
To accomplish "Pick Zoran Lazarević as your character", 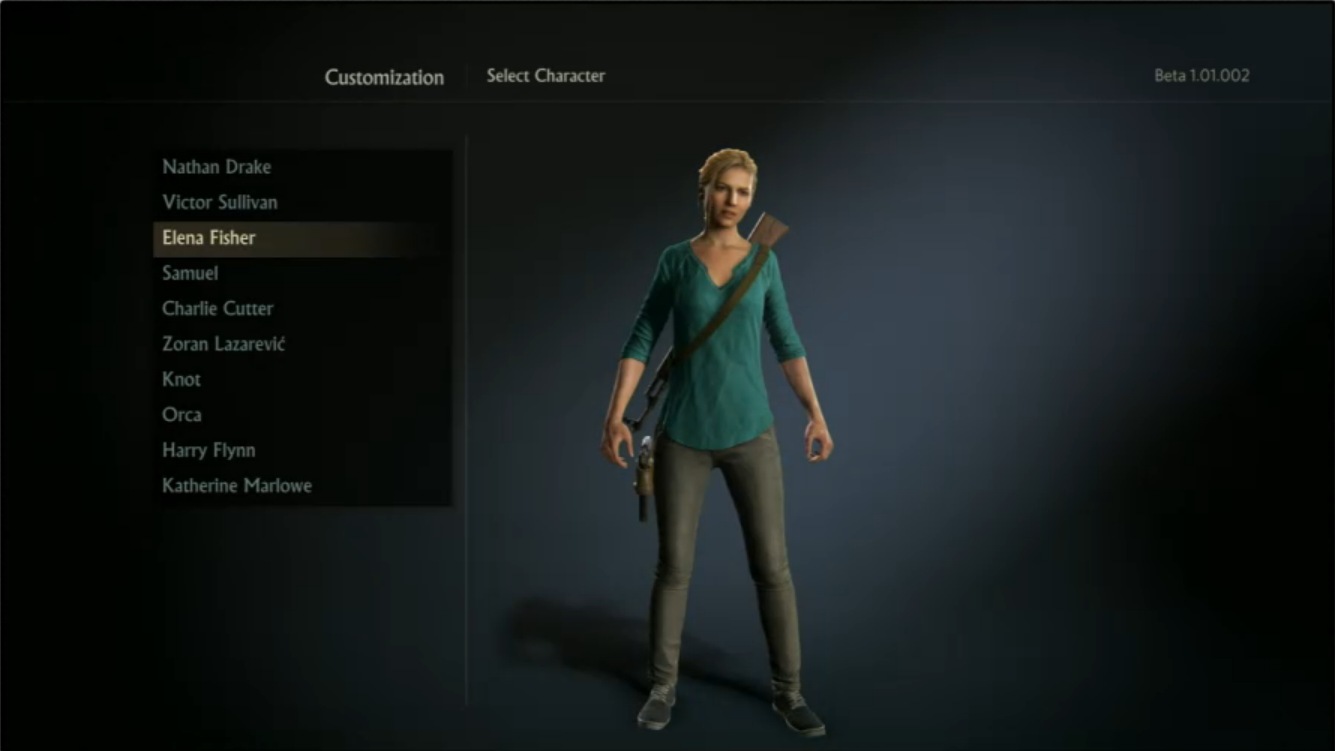I will (x=224, y=344).
